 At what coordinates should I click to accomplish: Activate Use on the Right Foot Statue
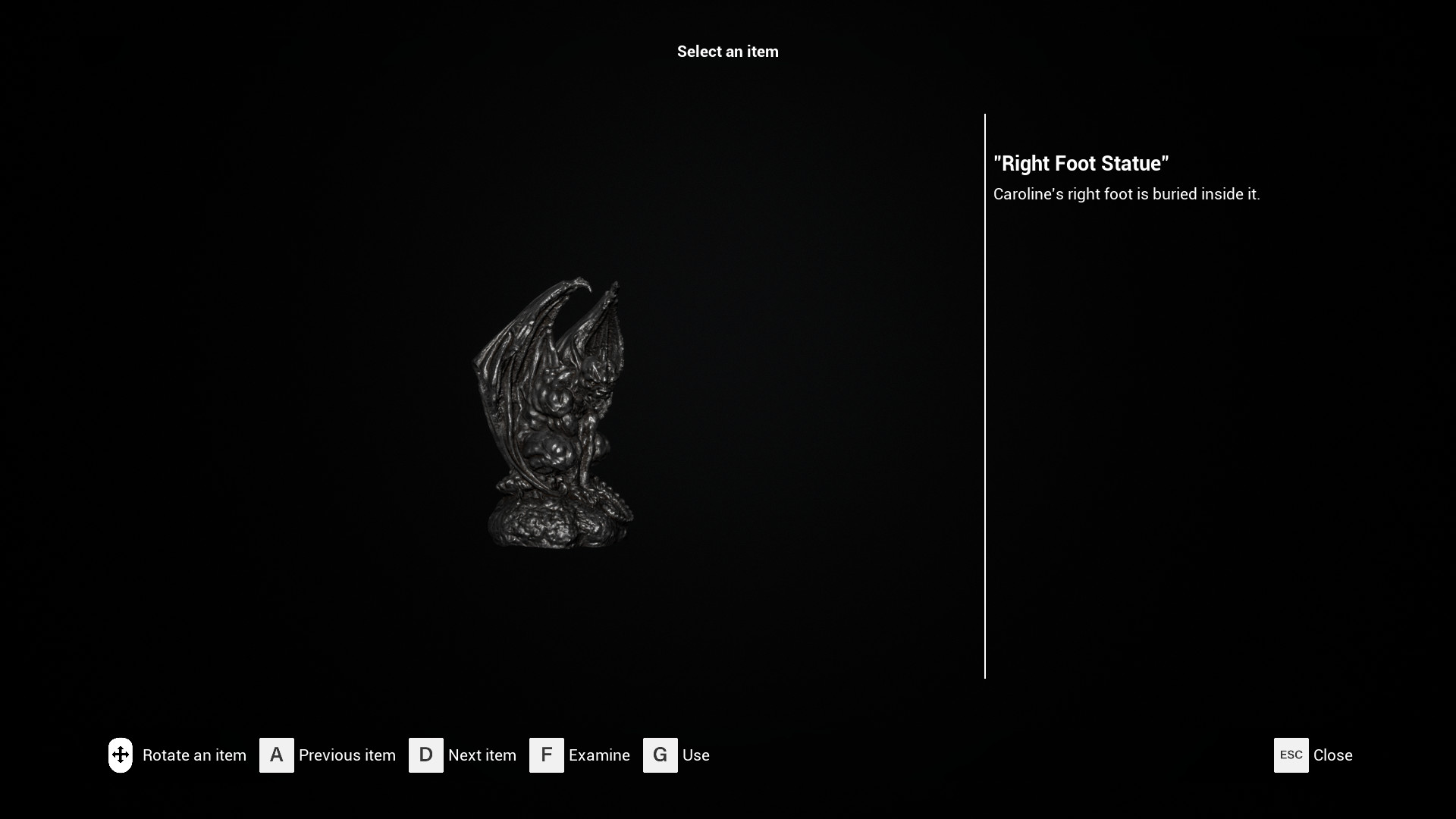coord(695,755)
